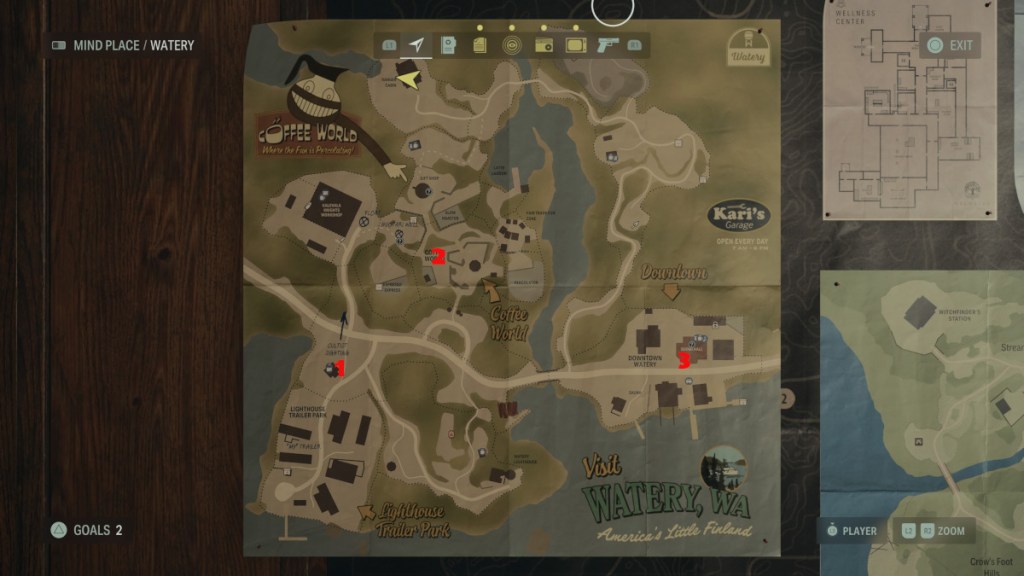Switch to the radio tab
The height and width of the screenshot is (576, 1024).
click(544, 45)
